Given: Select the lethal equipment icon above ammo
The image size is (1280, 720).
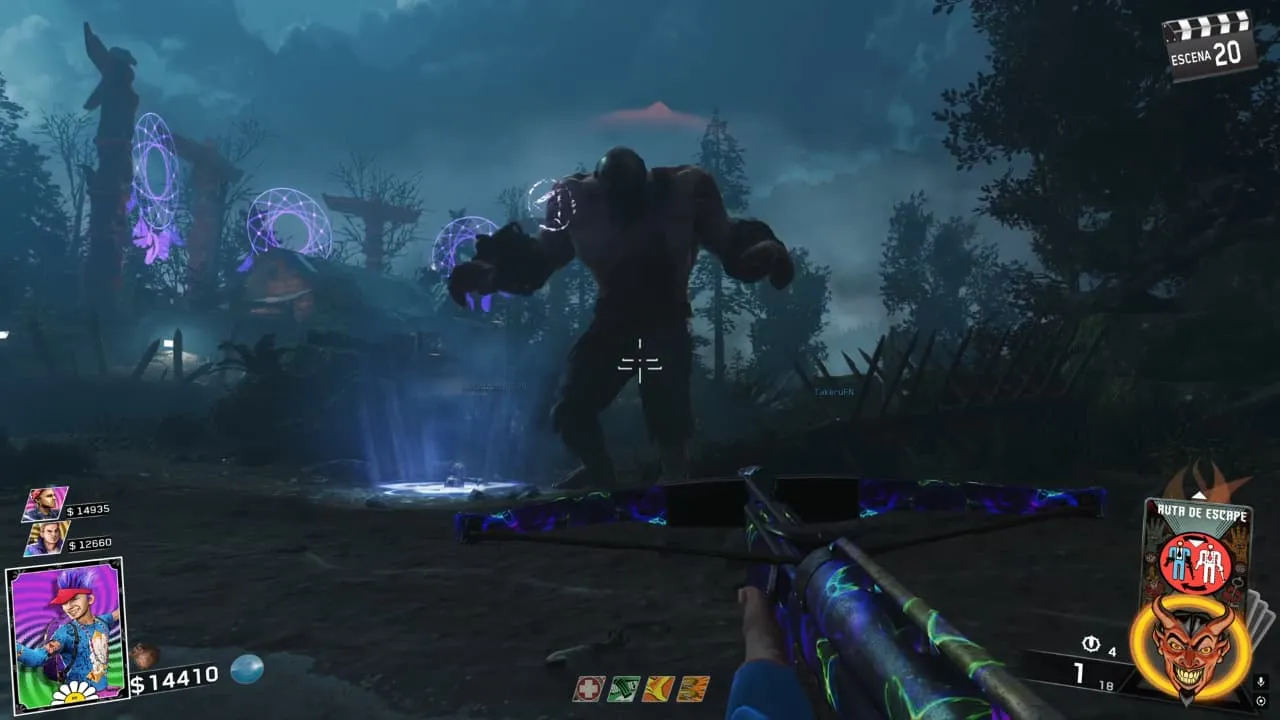Looking at the screenshot, I should pos(1091,645).
